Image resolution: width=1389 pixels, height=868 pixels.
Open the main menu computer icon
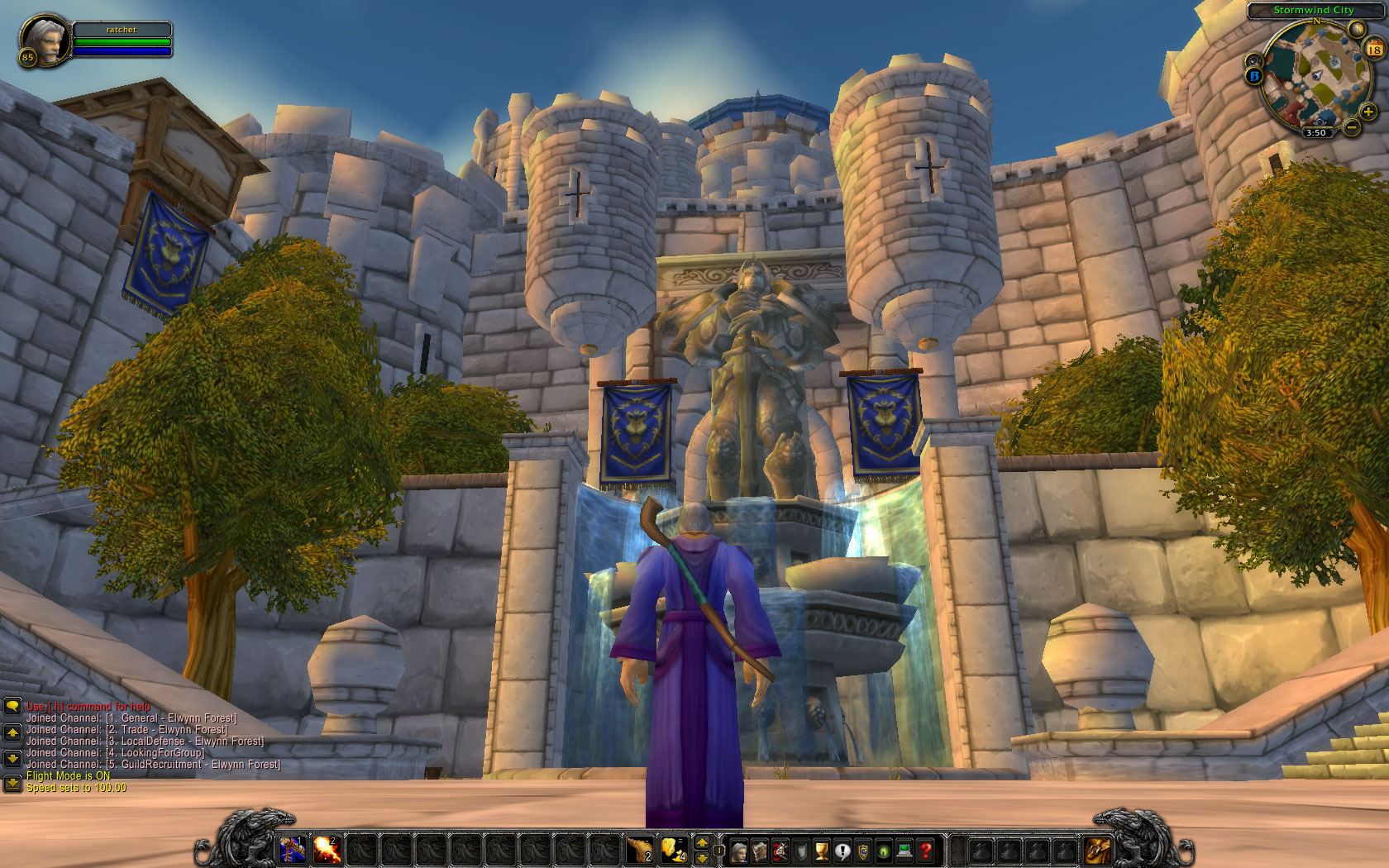(905, 850)
